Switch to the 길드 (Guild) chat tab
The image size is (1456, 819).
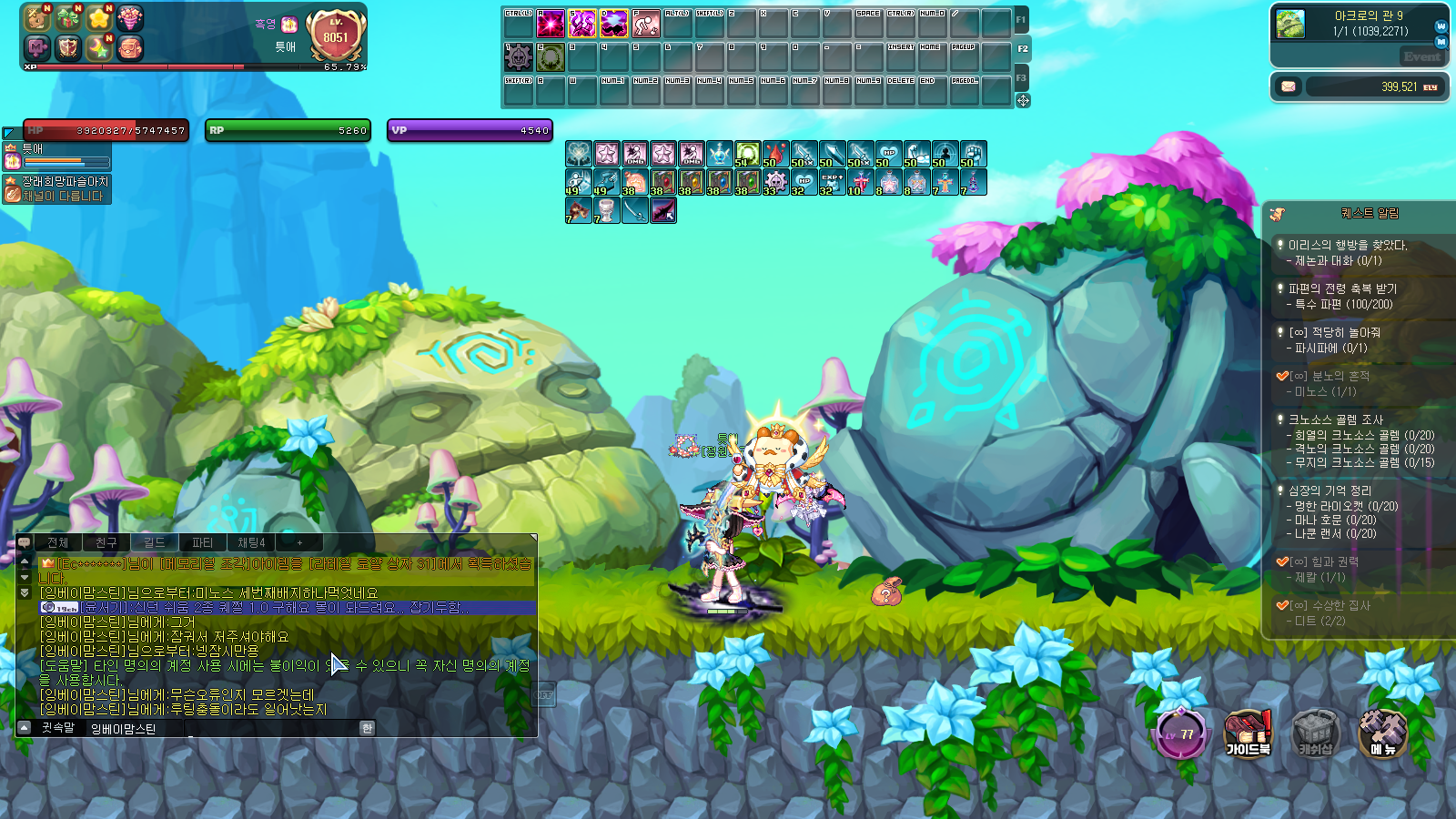(x=155, y=542)
